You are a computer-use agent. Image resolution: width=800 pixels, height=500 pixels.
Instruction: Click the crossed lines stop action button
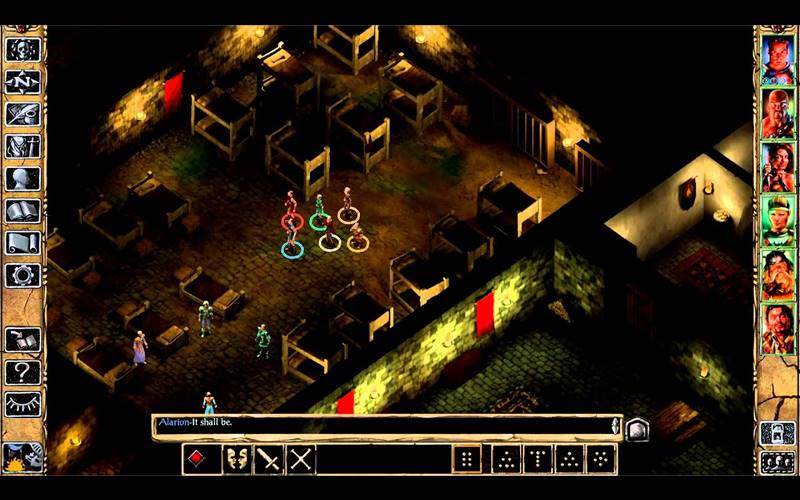(301, 459)
